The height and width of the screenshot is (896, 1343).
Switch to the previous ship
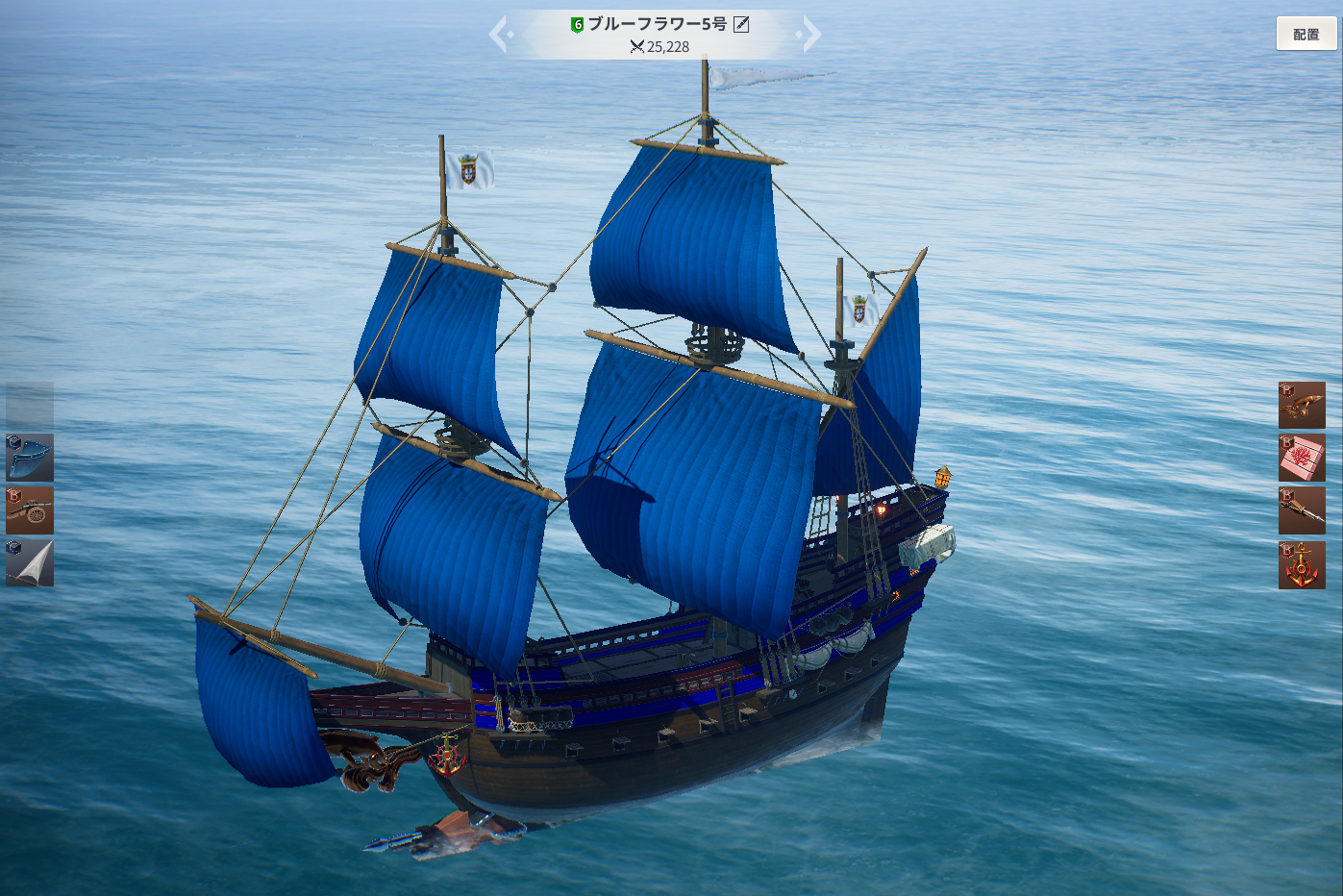(500, 35)
